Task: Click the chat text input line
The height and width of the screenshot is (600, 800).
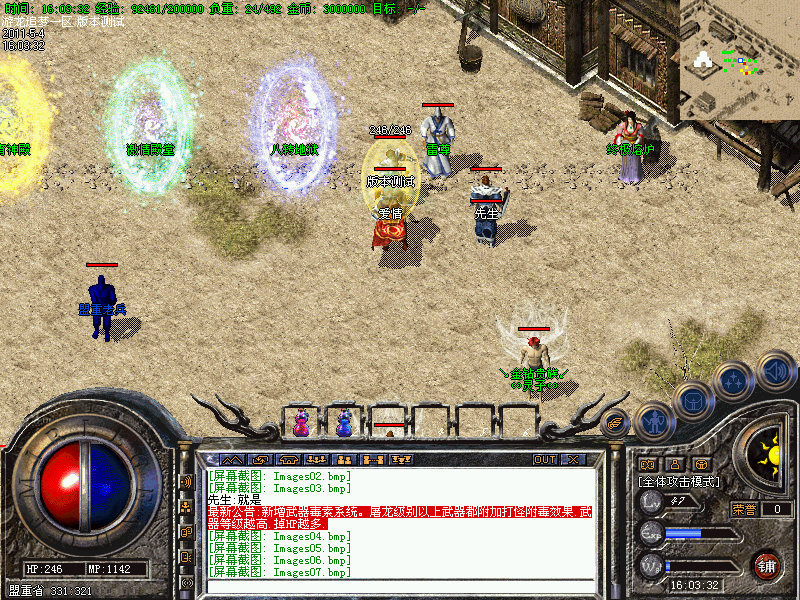Action: tap(400, 584)
